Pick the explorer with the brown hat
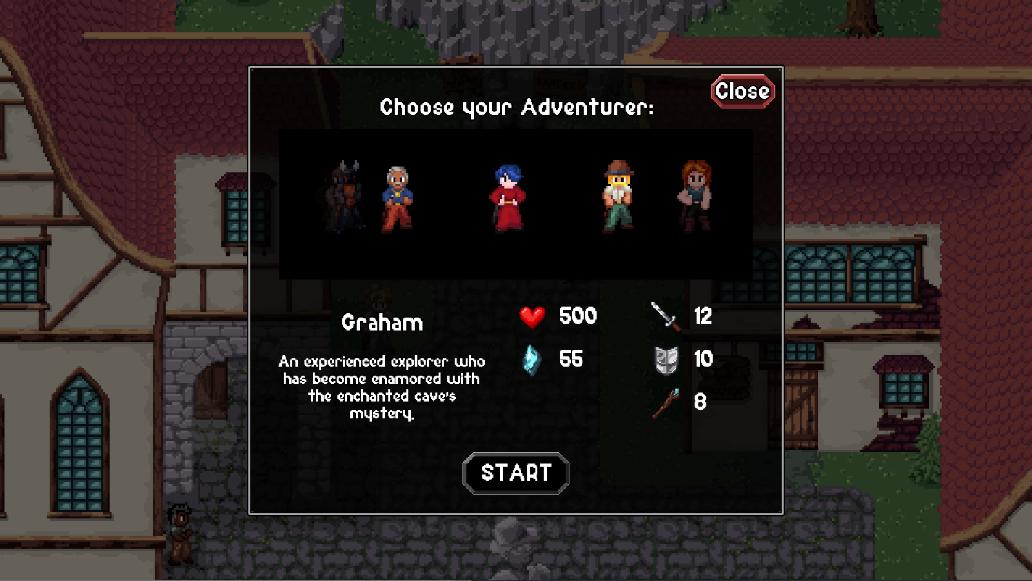The height and width of the screenshot is (581, 1032). click(x=619, y=197)
